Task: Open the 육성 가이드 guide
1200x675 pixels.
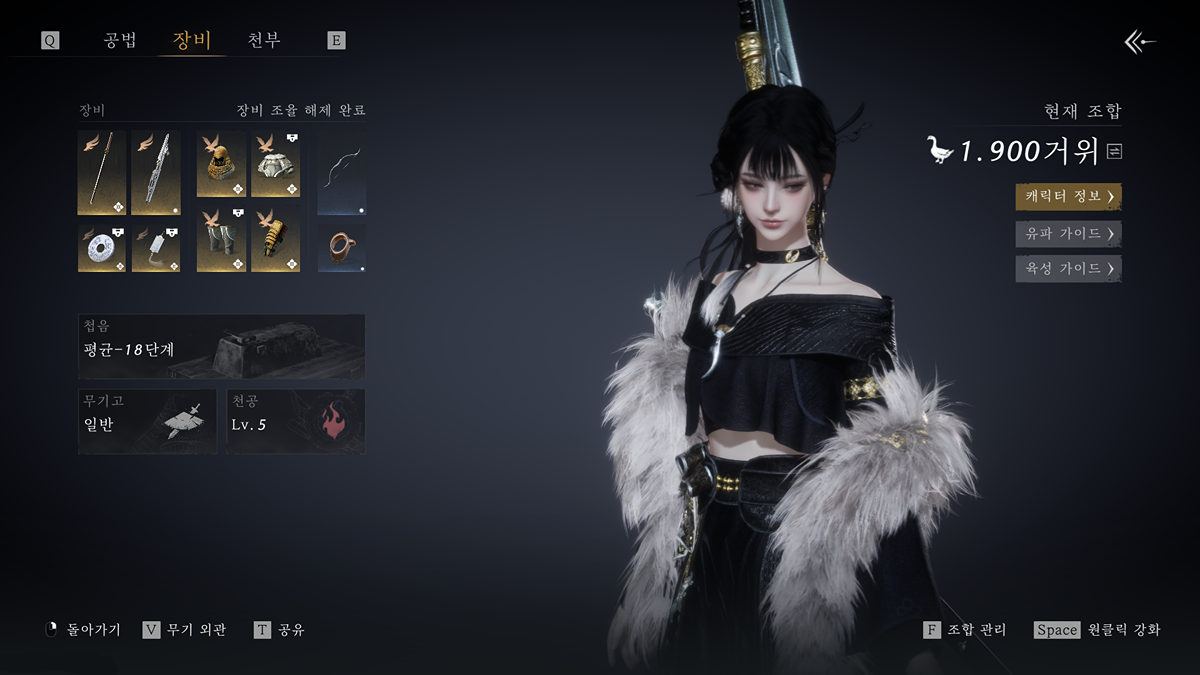Action: [x=1068, y=268]
